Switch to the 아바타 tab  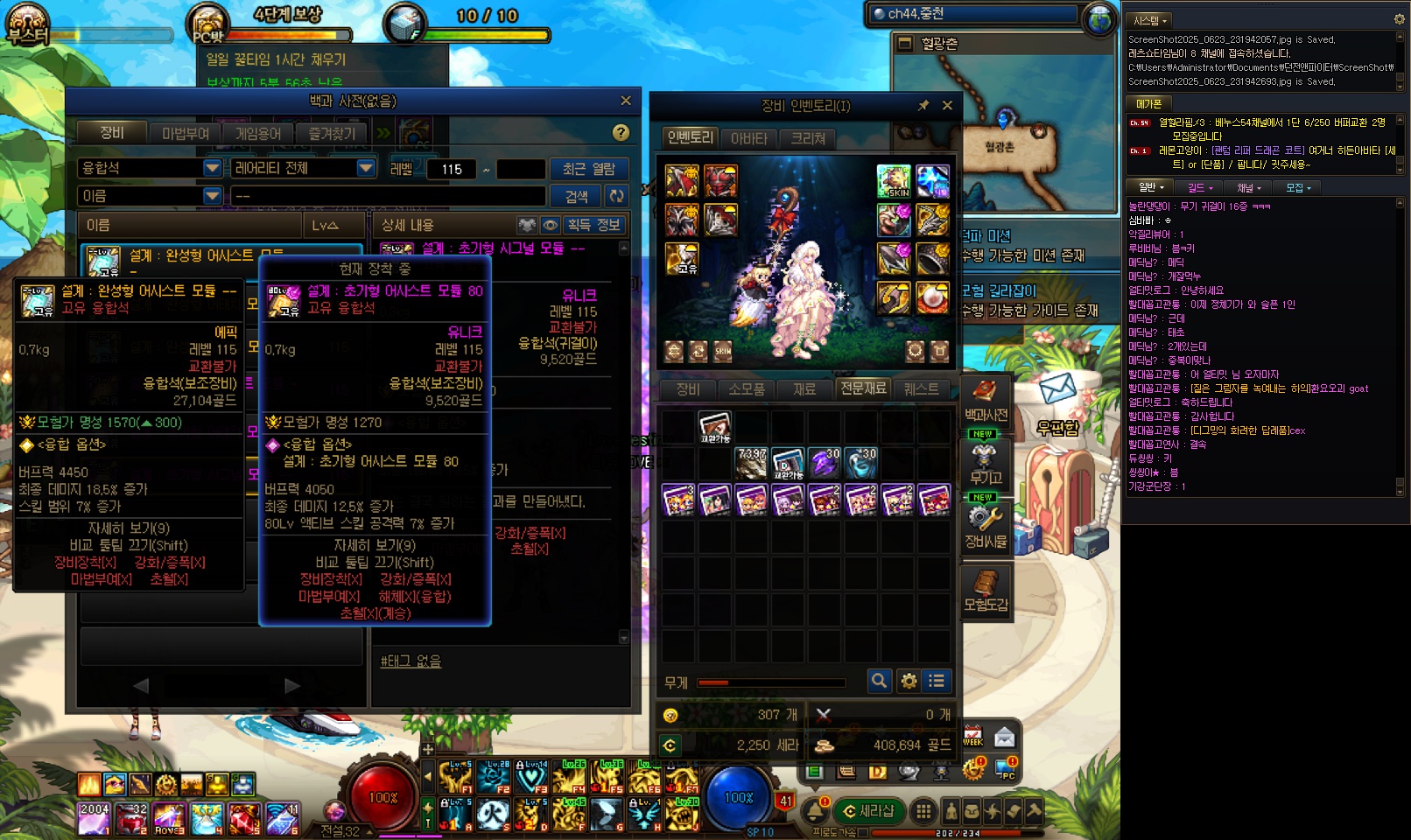point(748,138)
